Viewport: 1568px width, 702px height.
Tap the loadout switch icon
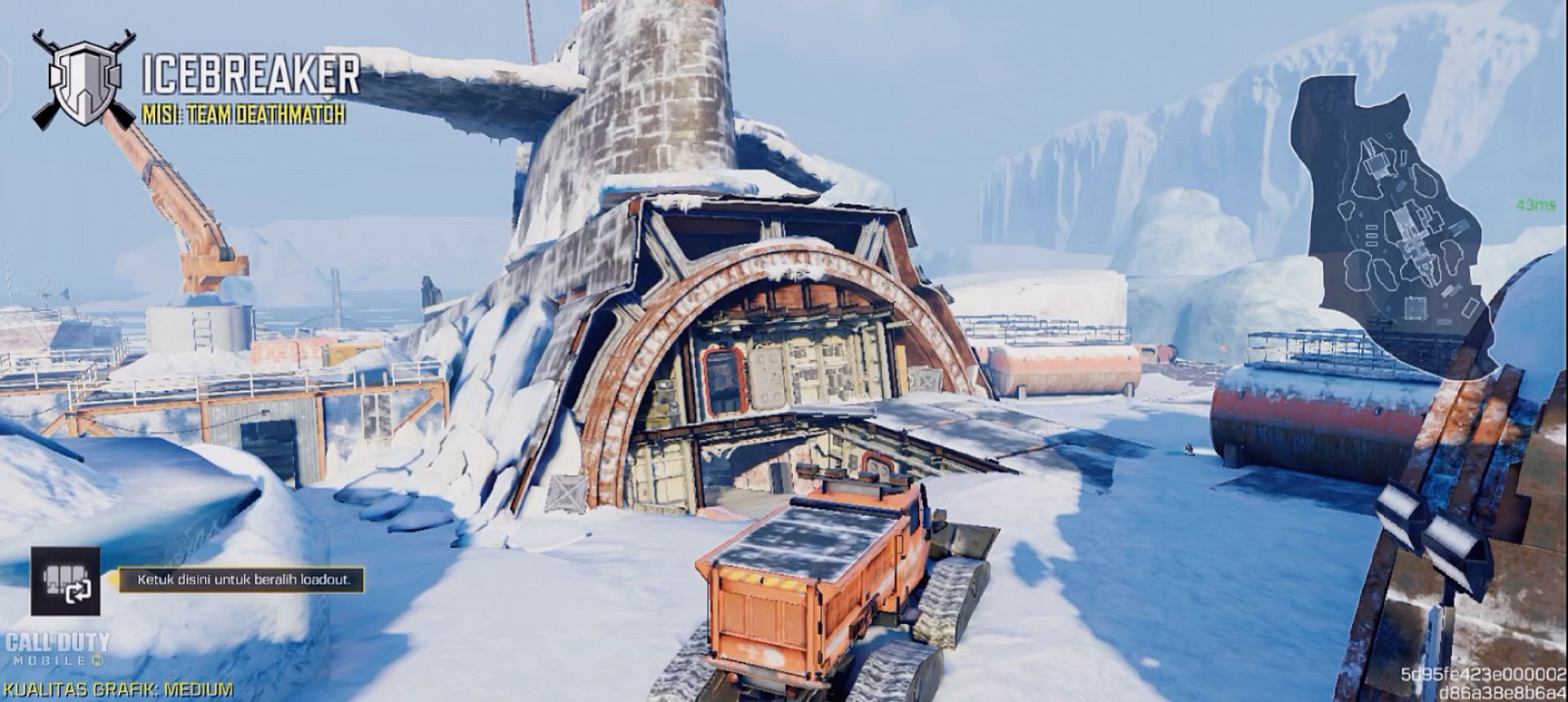pyautogui.click(x=65, y=581)
